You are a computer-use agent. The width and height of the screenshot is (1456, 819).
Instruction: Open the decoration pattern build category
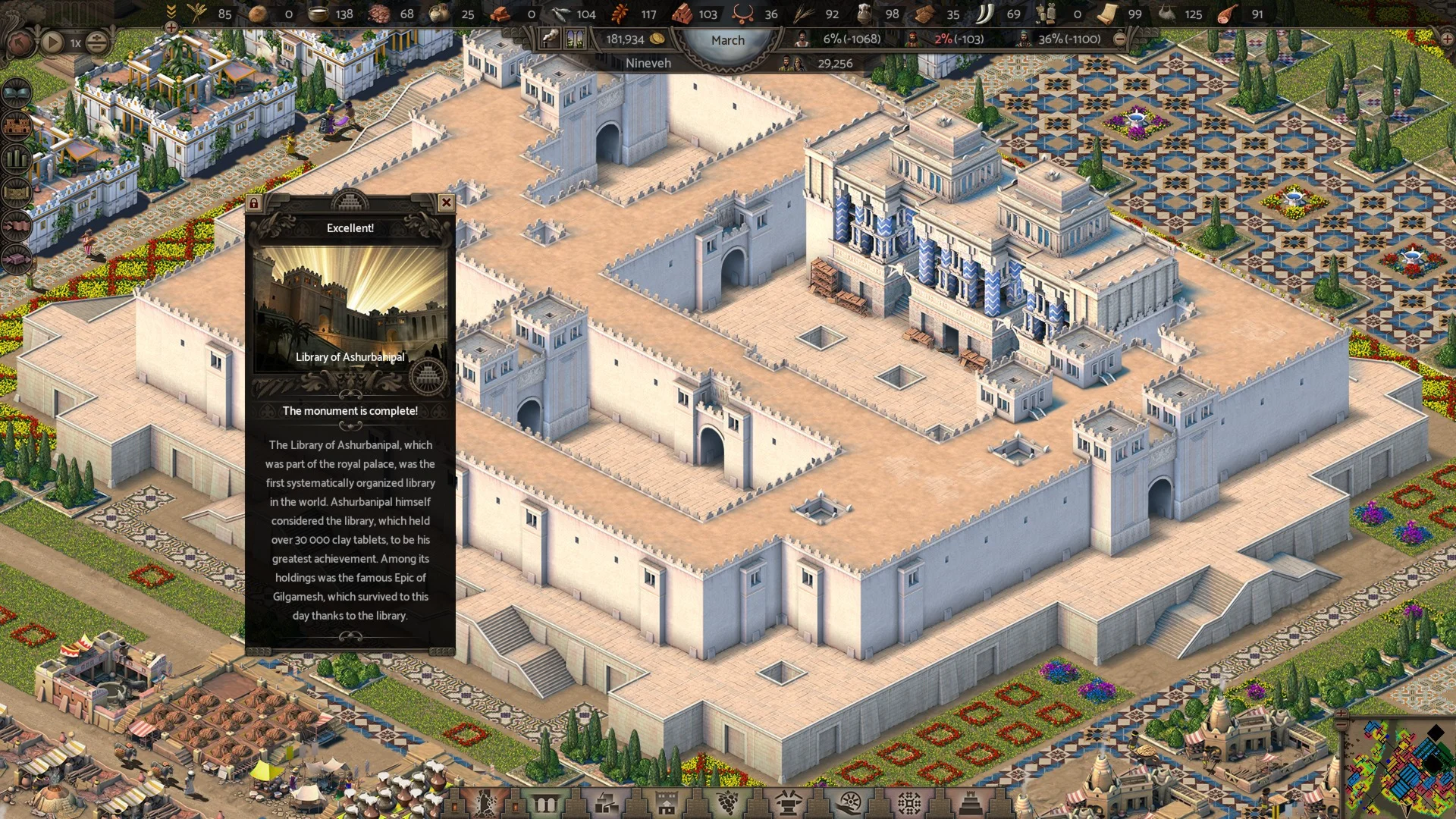909,802
